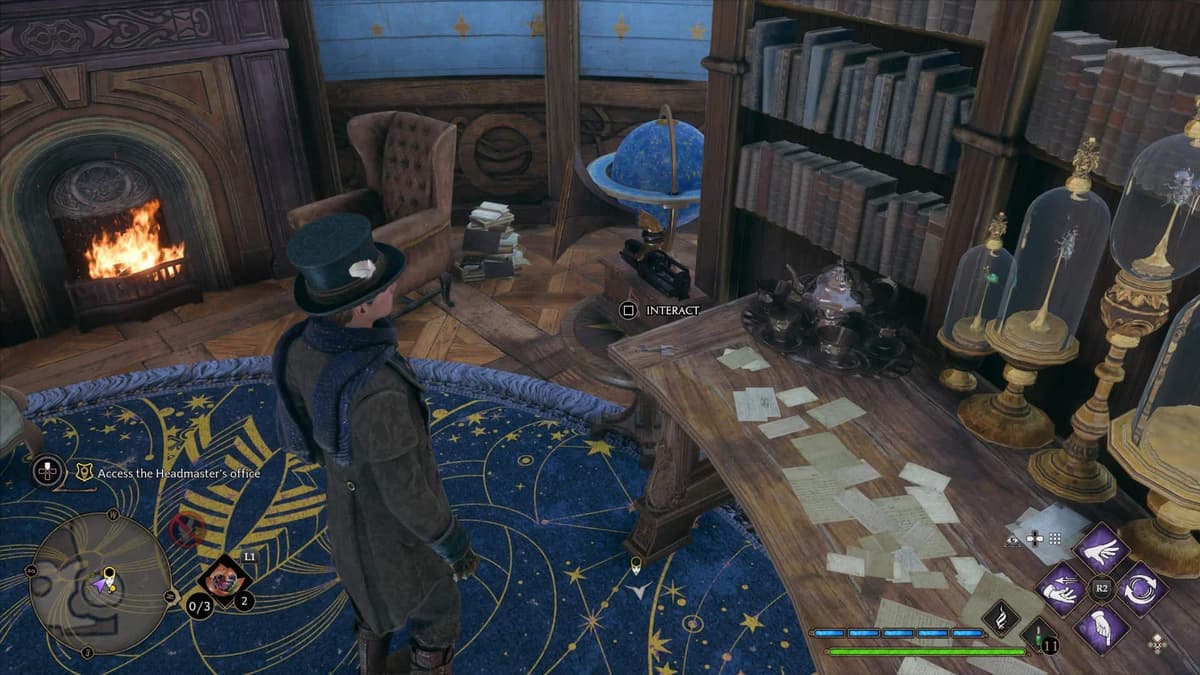This screenshot has width=1200, height=675.
Task: Click the forbidden crossed-out mount indicator
Action: click(x=187, y=530)
